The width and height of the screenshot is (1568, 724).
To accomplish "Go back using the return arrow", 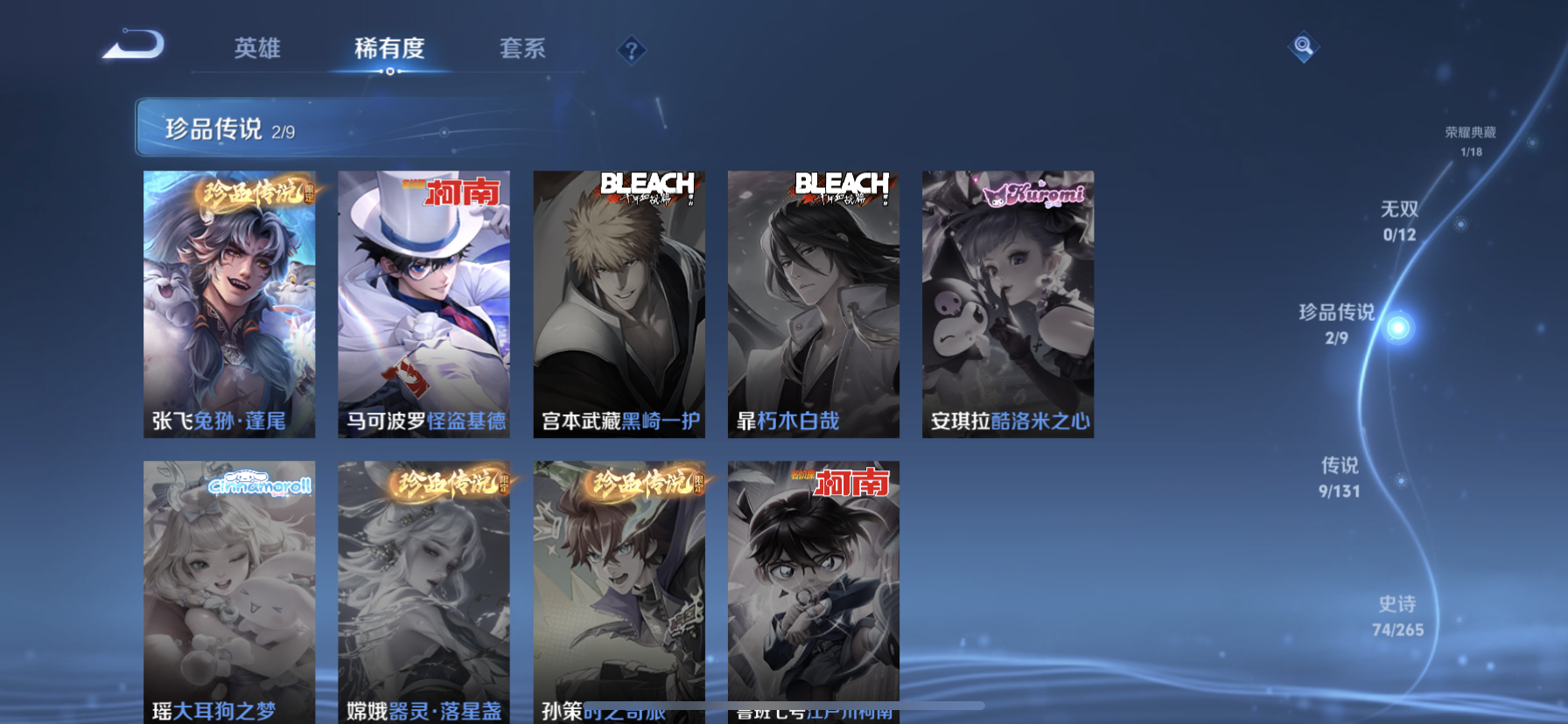I will (134, 45).
